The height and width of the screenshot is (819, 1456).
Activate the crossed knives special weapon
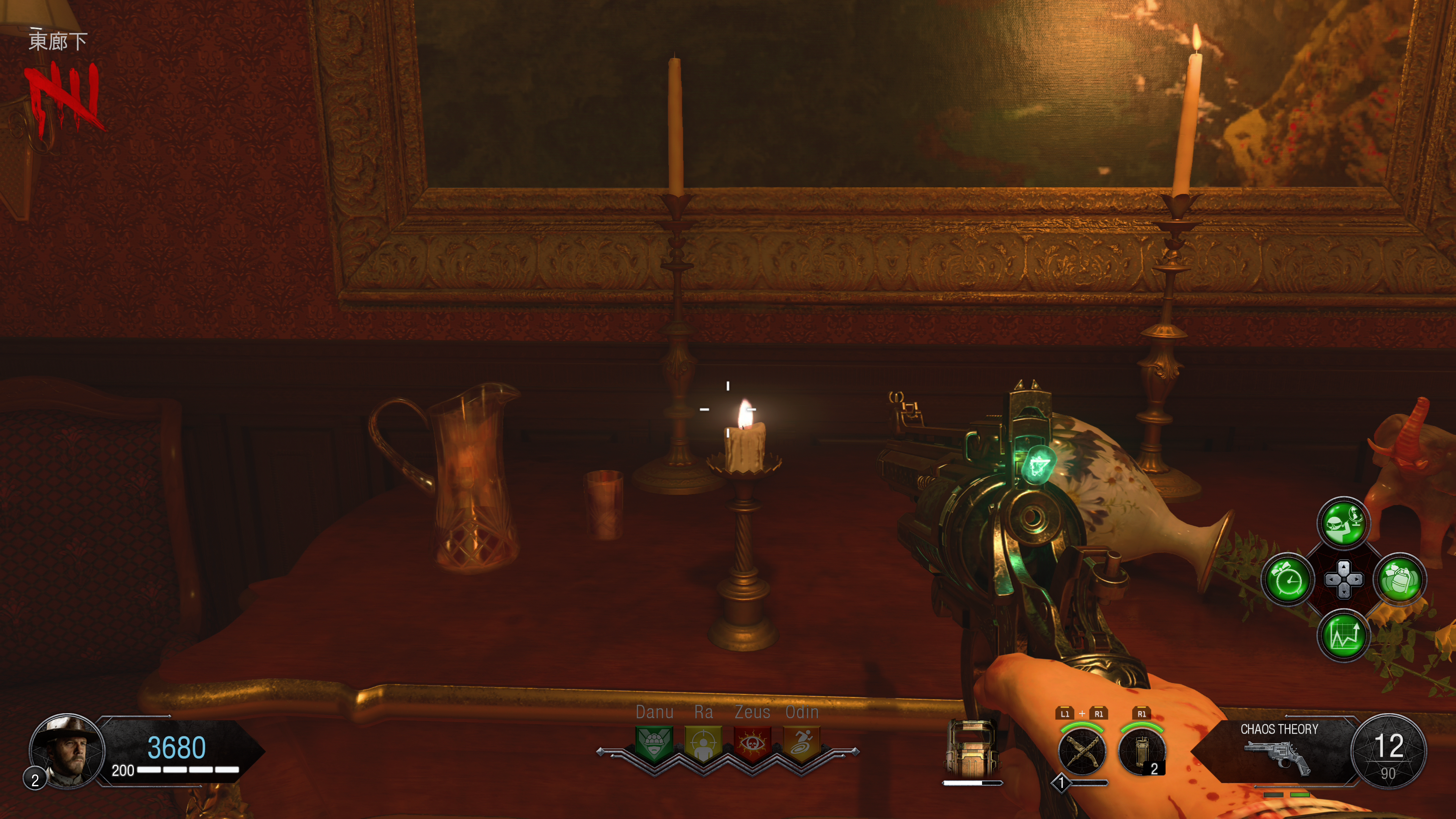[x=1082, y=752]
